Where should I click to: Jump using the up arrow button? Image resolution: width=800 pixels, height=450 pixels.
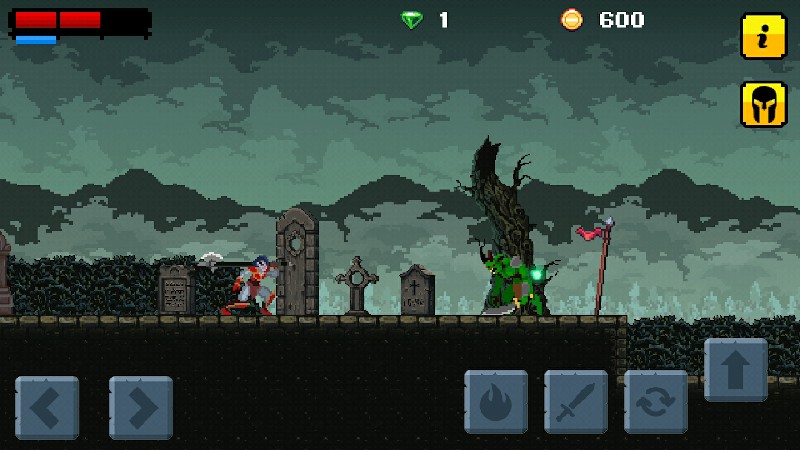[736, 370]
